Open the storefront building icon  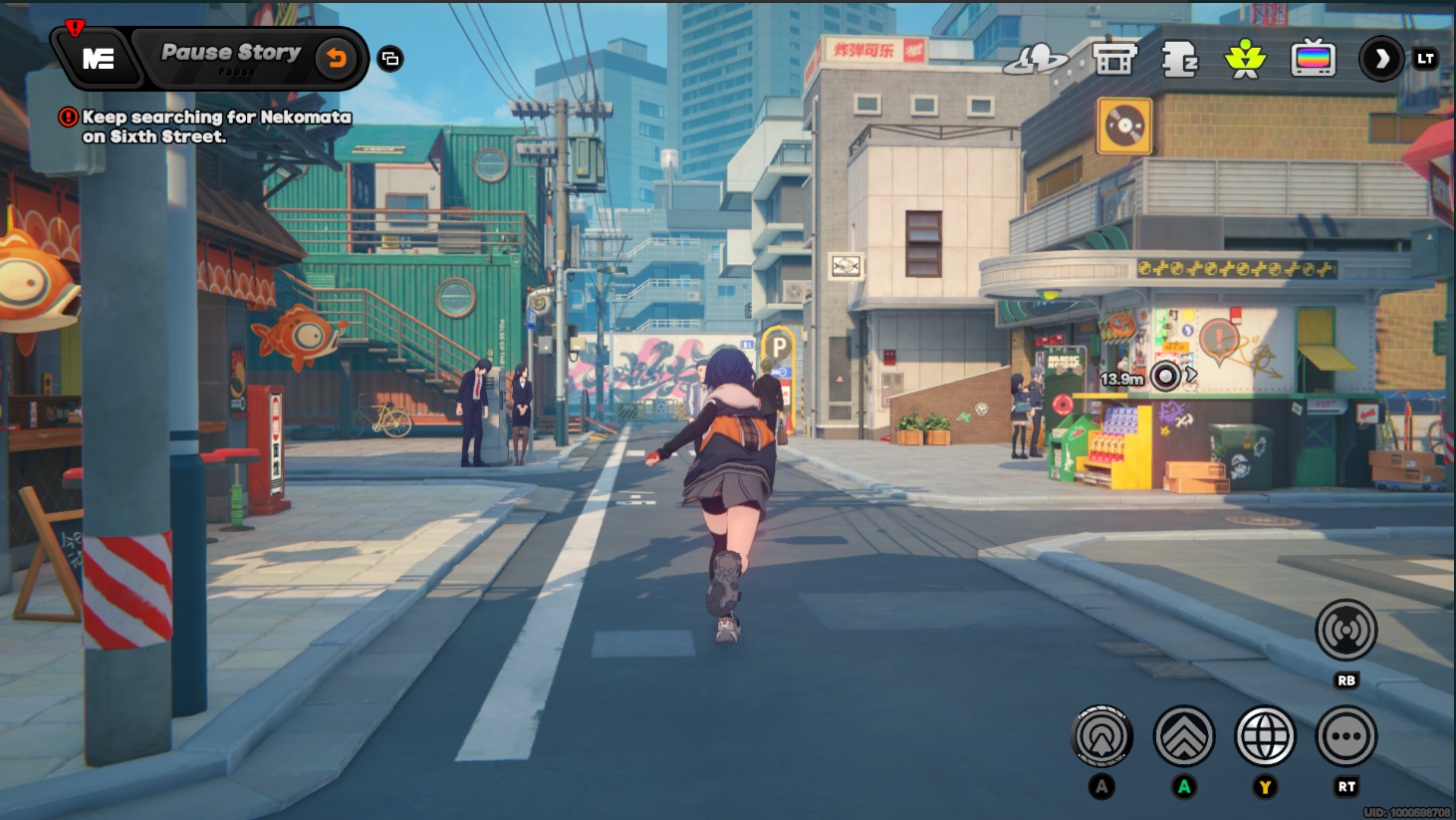[1113, 59]
